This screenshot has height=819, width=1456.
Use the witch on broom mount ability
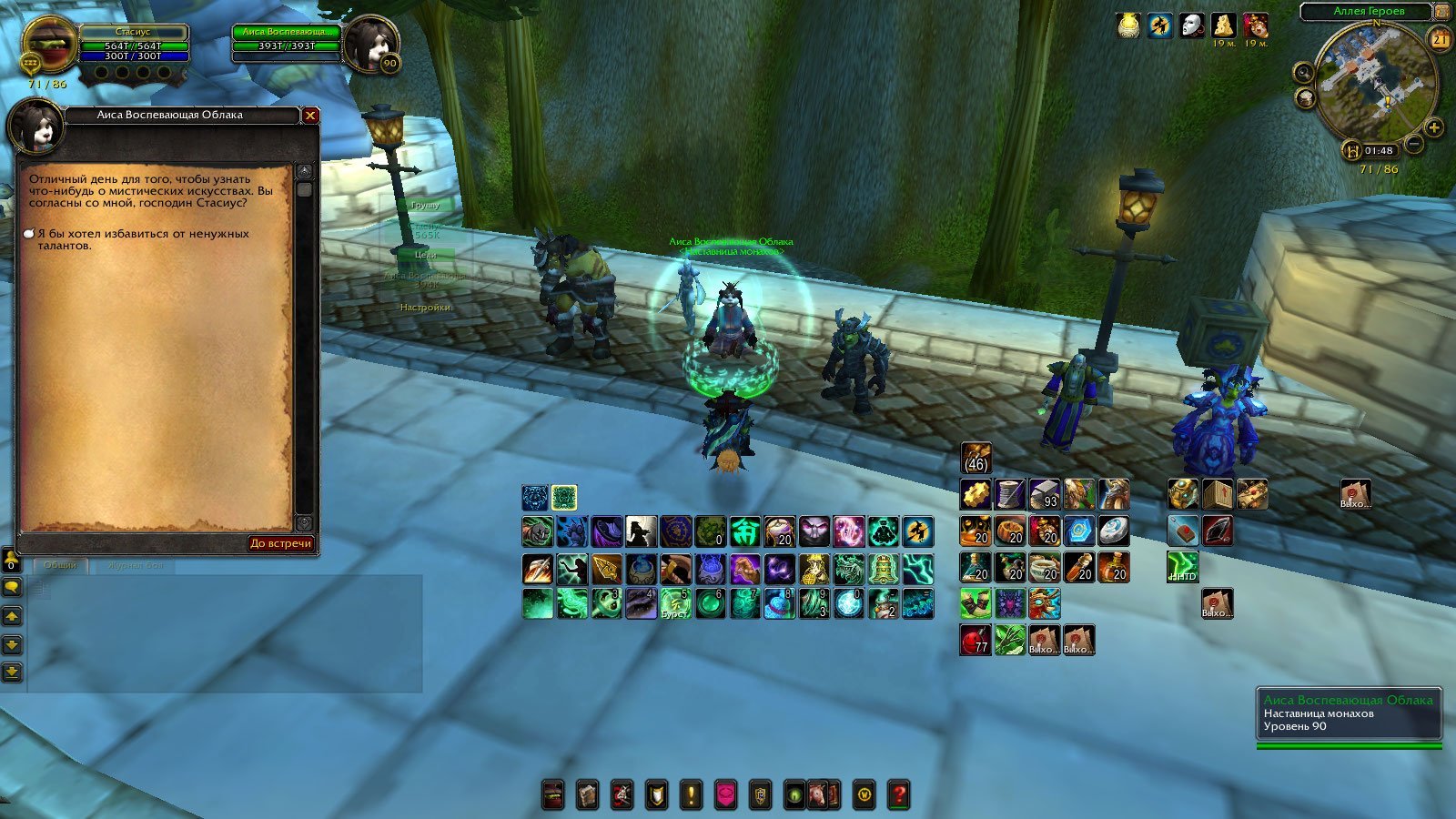[x=917, y=531]
